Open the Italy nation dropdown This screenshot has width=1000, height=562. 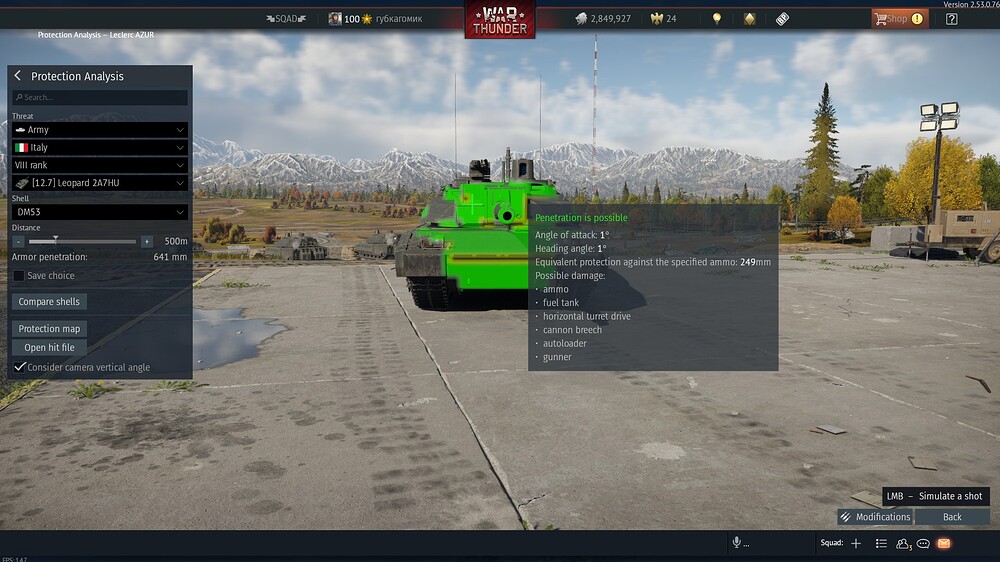point(100,148)
